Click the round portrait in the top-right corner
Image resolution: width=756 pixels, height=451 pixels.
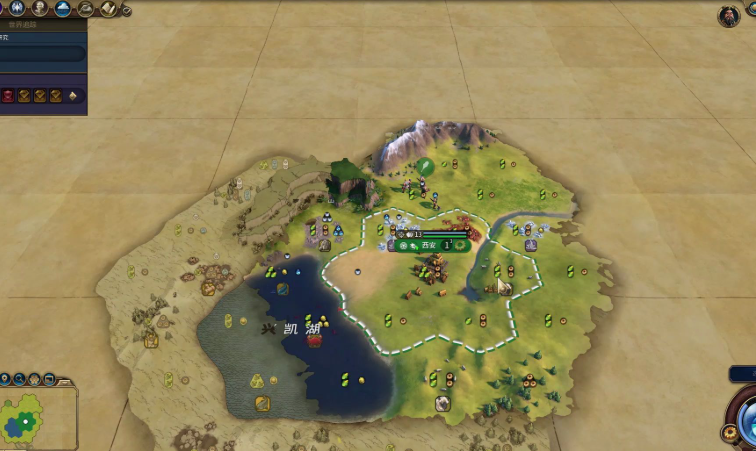coord(729,15)
